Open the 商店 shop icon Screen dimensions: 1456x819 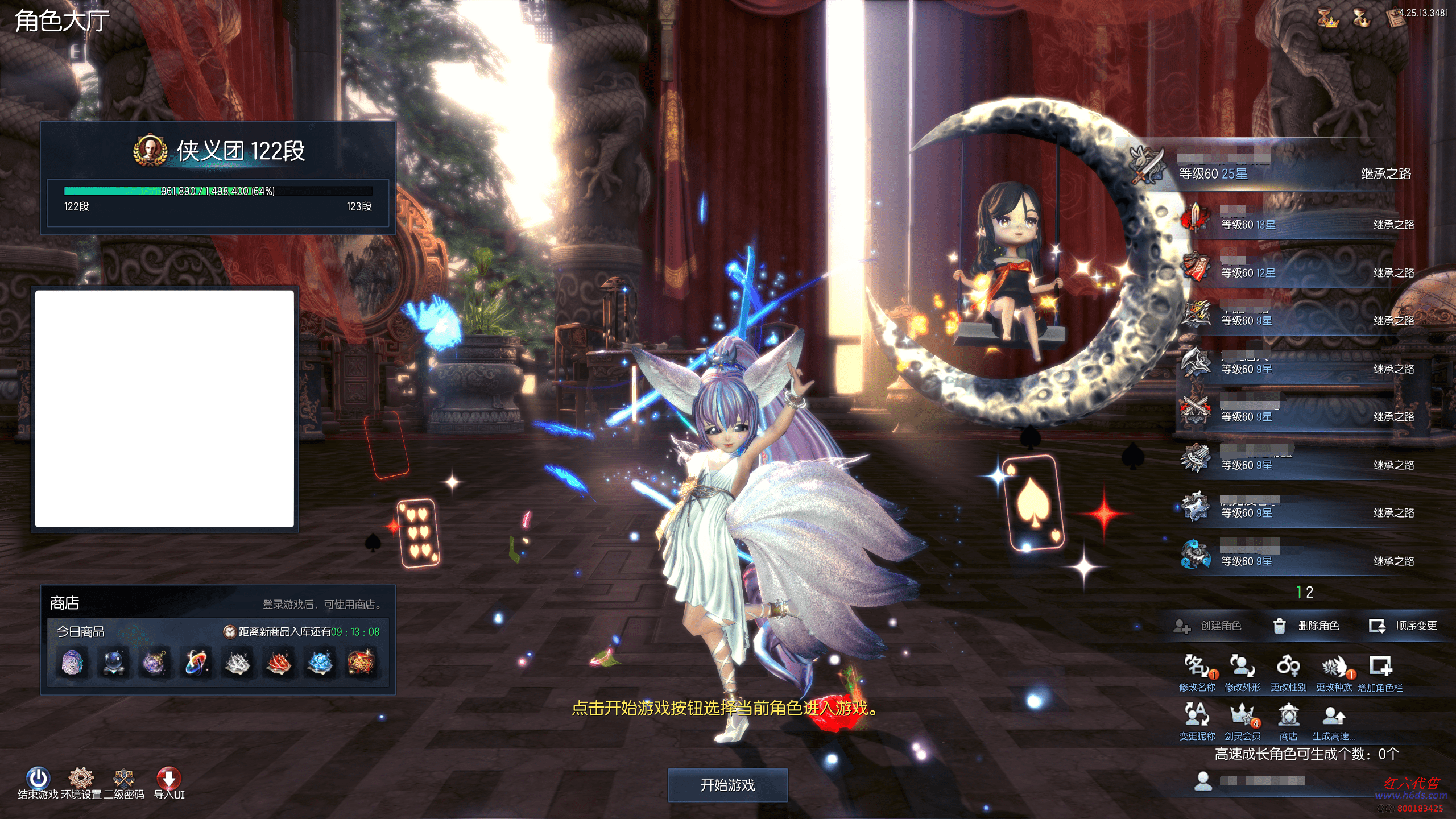click(1288, 715)
